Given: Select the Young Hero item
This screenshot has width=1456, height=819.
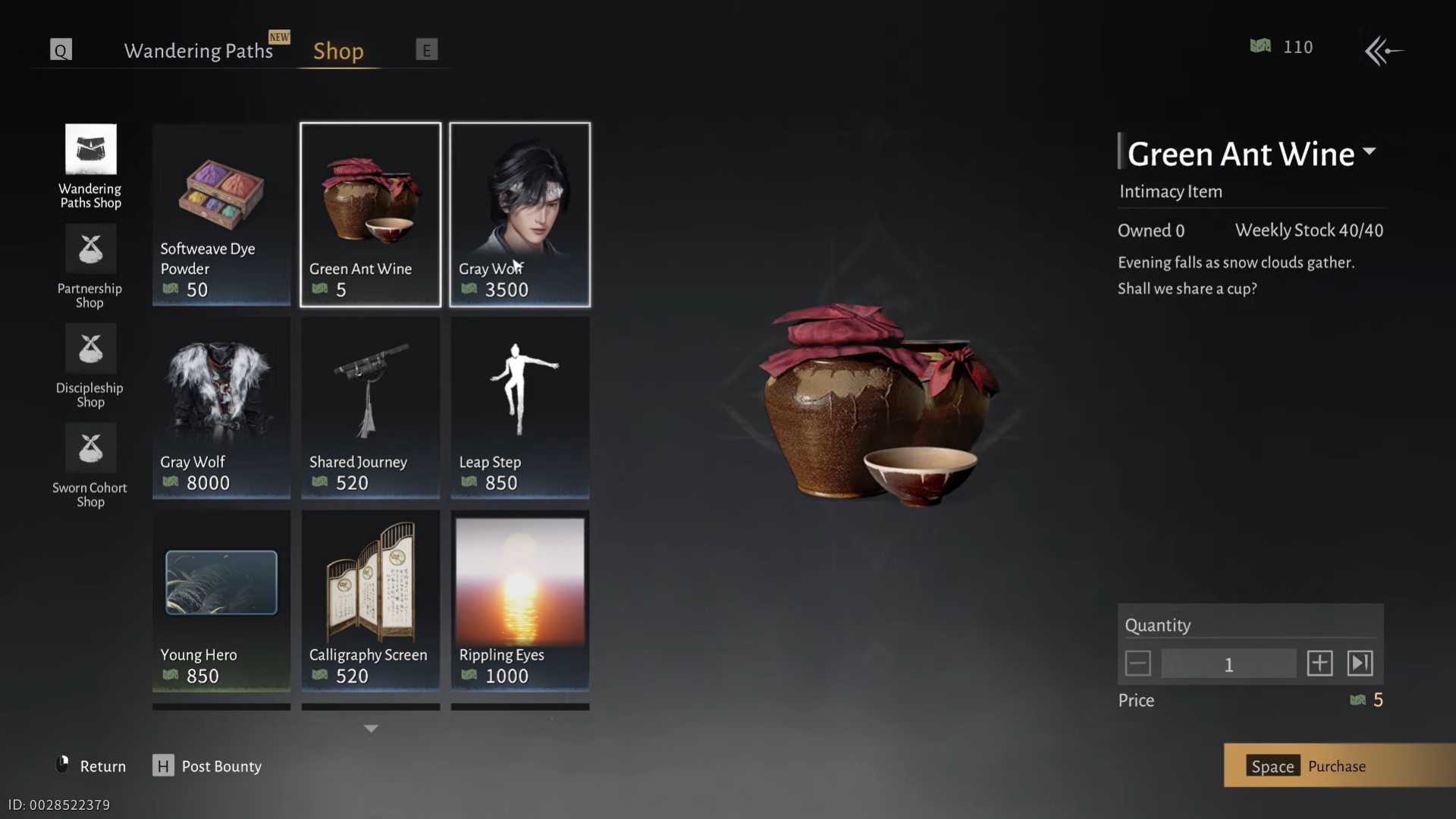Looking at the screenshot, I should [x=221, y=601].
